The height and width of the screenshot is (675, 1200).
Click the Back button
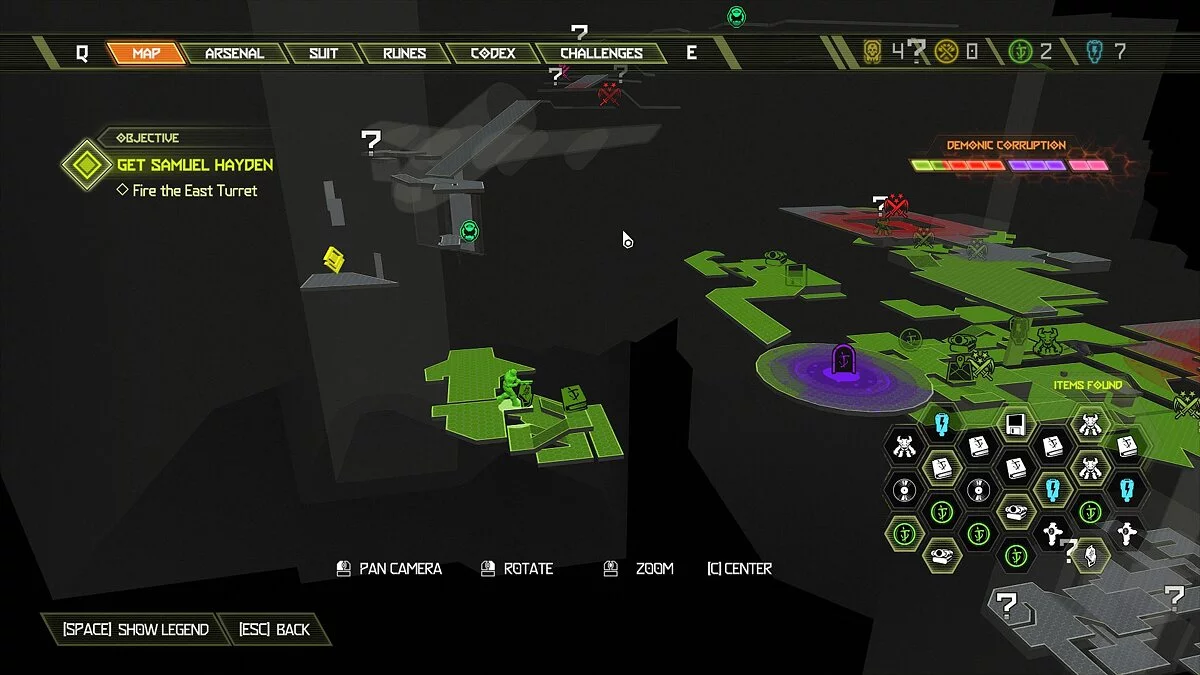(x=275, y=629)
